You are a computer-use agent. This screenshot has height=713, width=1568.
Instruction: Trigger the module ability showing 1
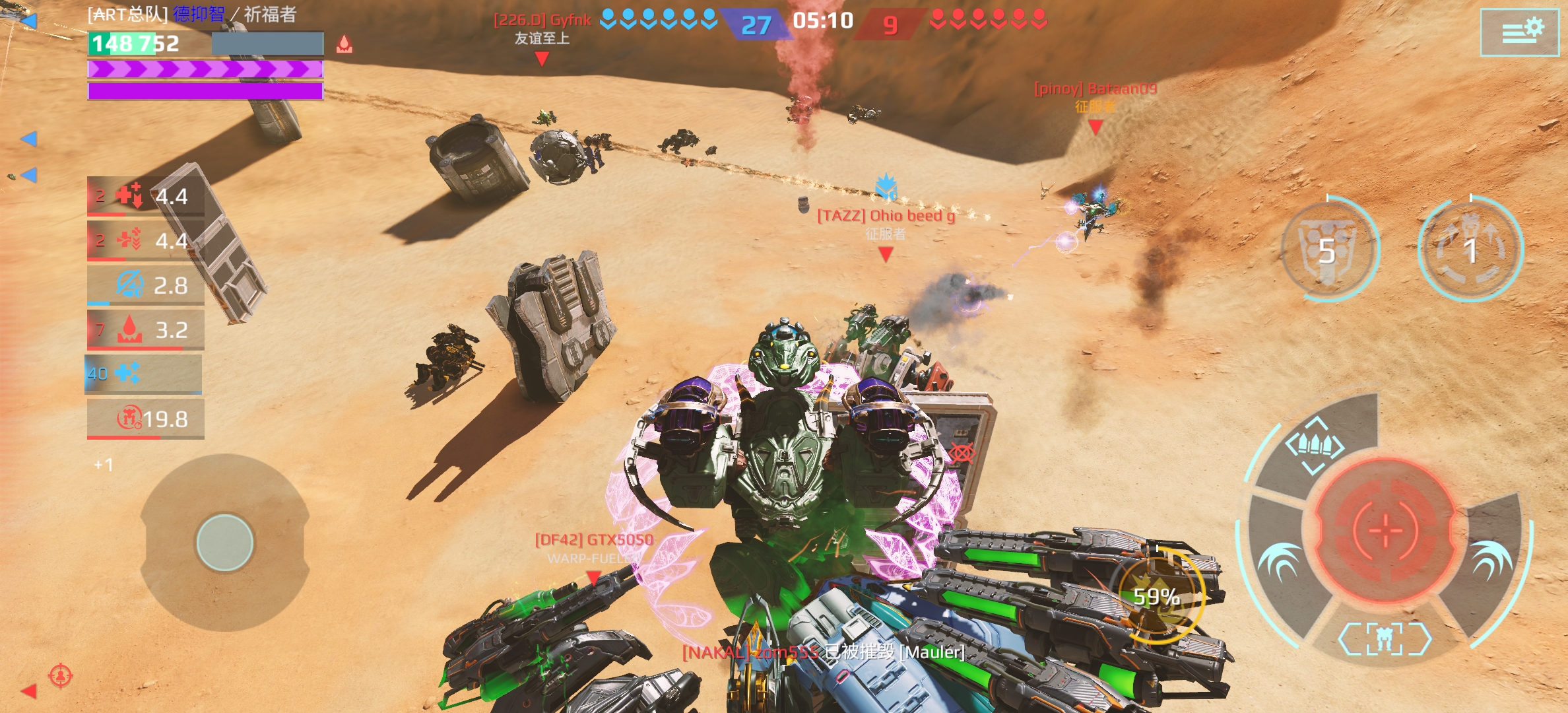[1470, 250]
